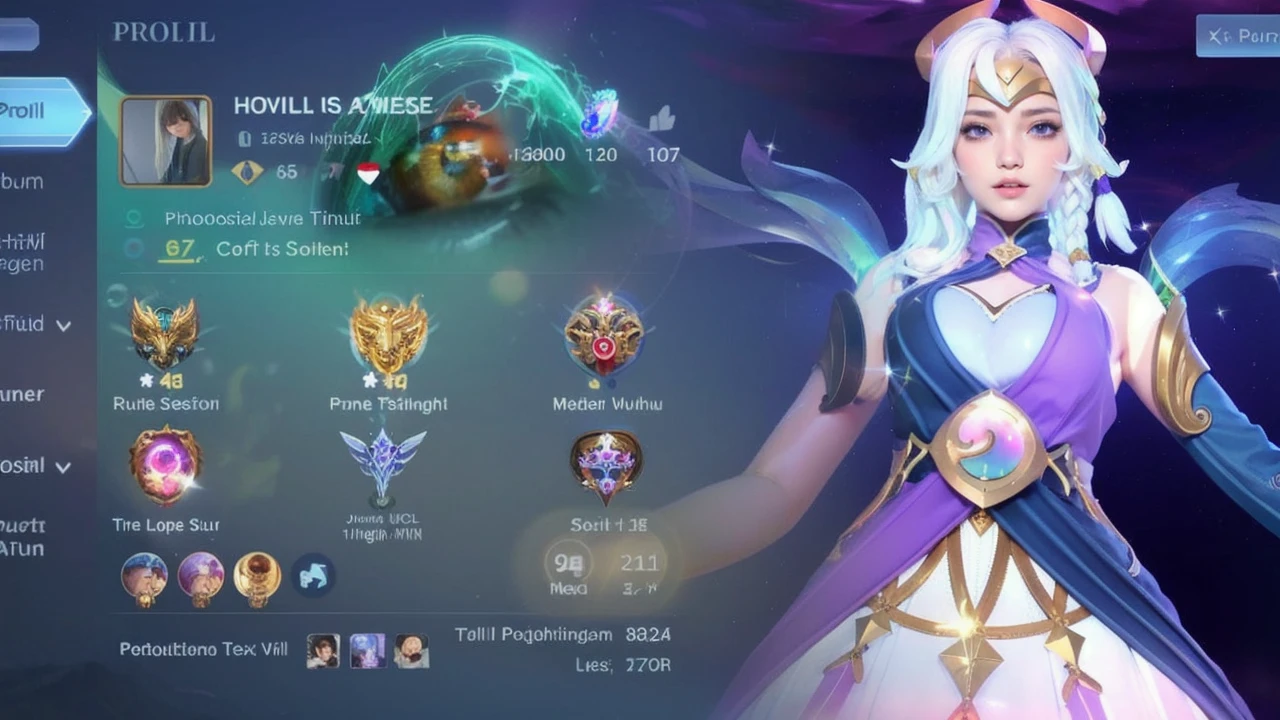Choose the red-gem crest emblem
The height and width of the screenshot is (720, 1280).
click(x=603, y=334)
